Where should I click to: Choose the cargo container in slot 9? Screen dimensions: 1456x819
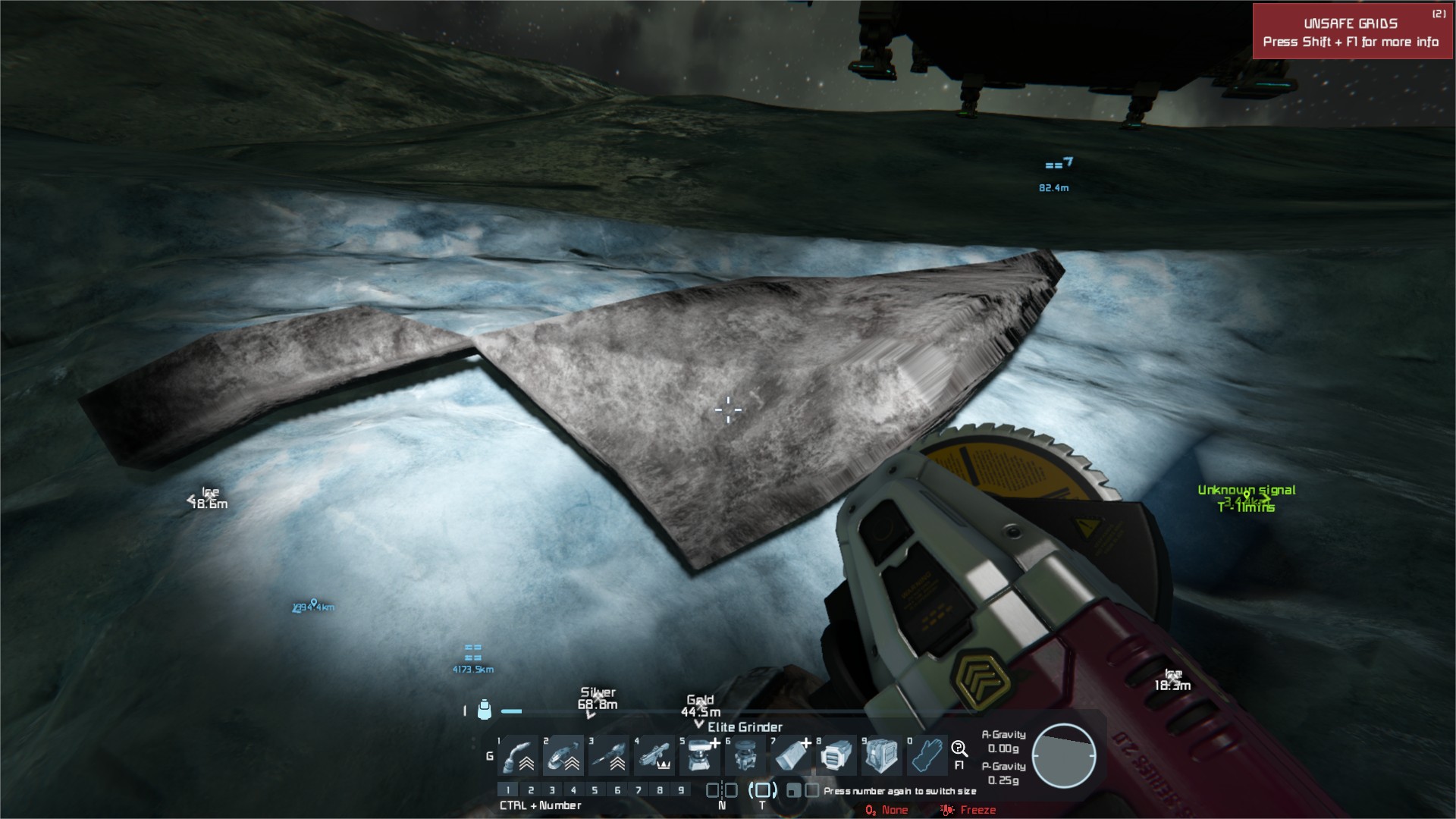click(x=881, y=755)
